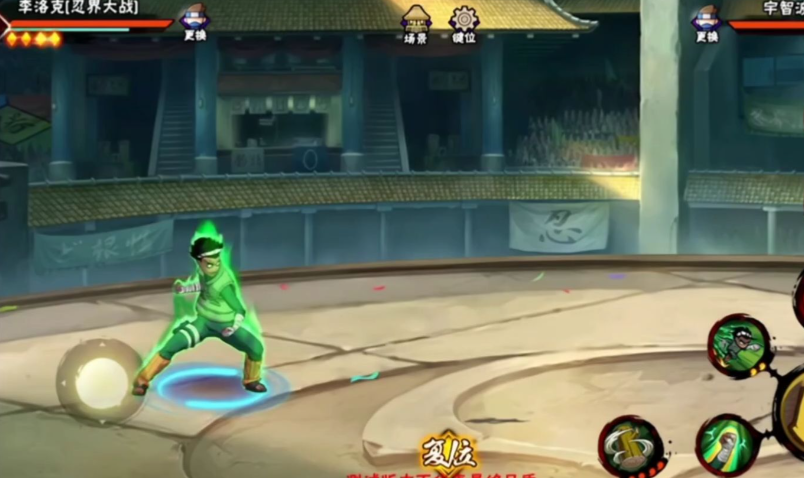
Task: Tap 更换 beside Rock Lee's name
Action: [x=194, y=22]
